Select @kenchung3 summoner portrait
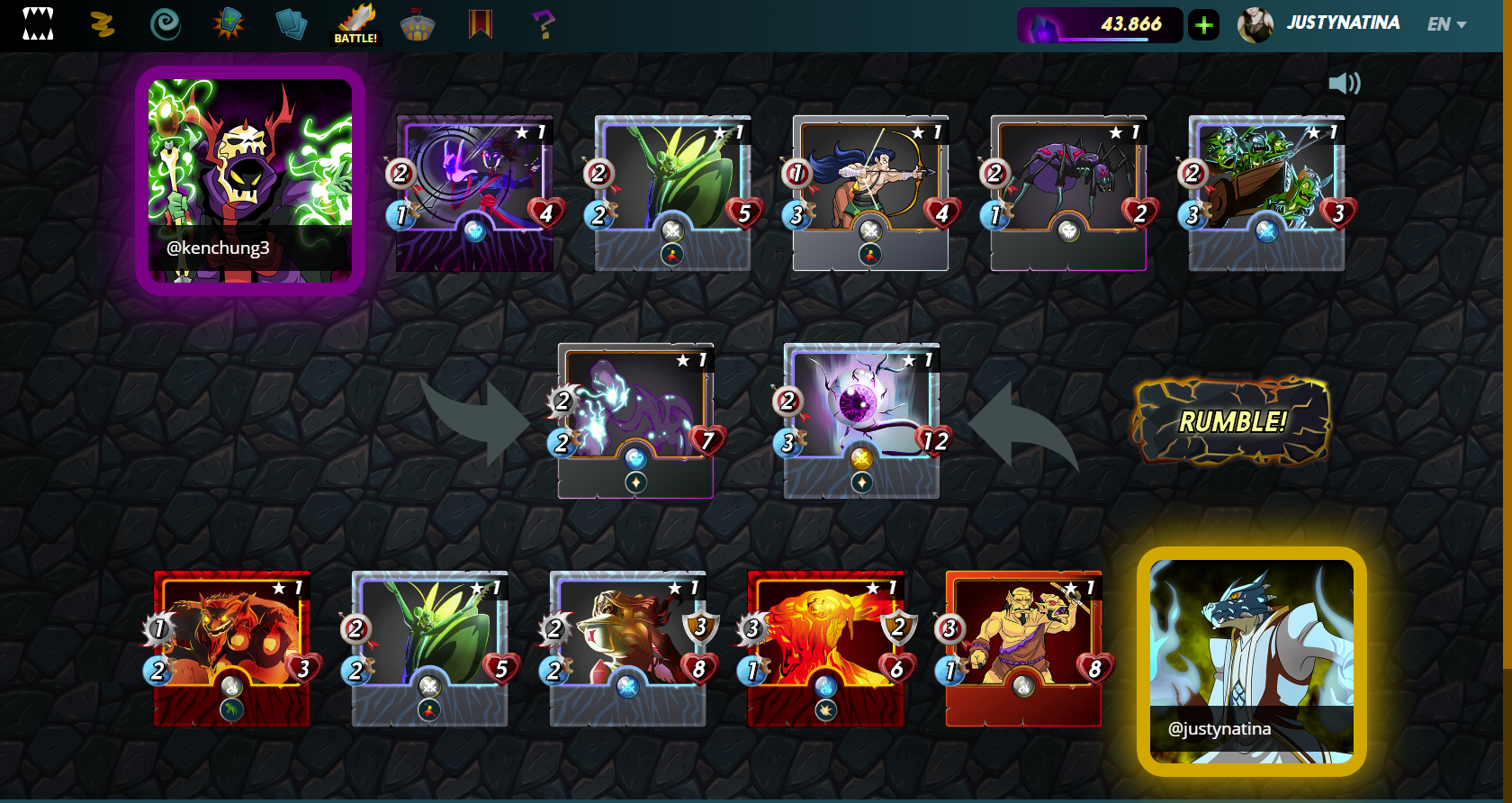 point(250,181)
